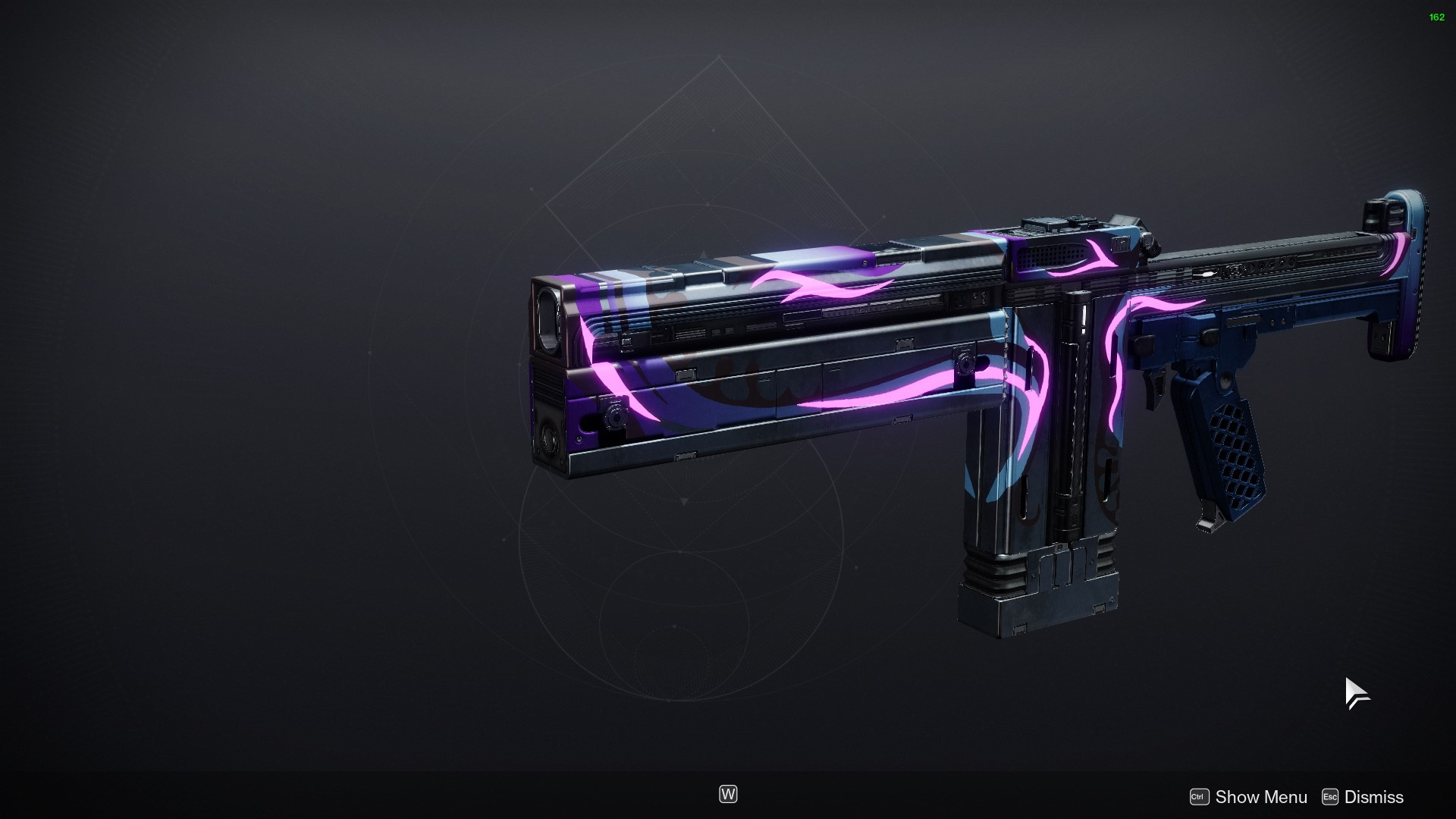
Task: Click the rear iron sight on the receiver
Action: [x=1054, y=221]
